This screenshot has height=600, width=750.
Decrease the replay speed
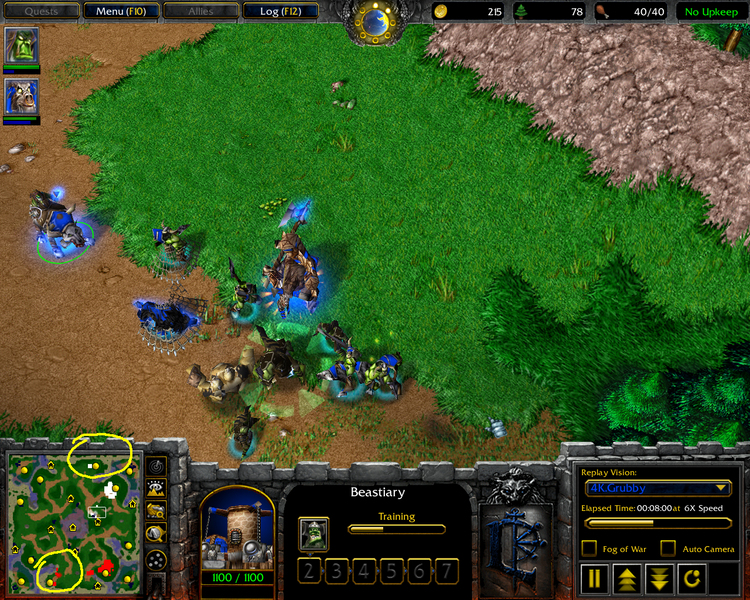tap(659, 578)
